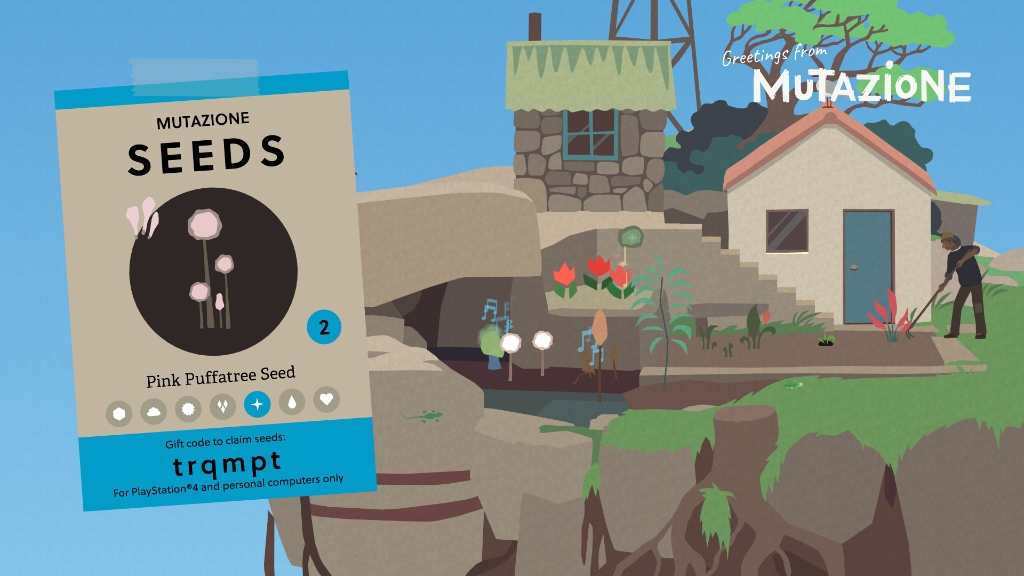Click the spiky burst icon on the card
Viewport: 1024px width, 576px height.
point(187,408)
